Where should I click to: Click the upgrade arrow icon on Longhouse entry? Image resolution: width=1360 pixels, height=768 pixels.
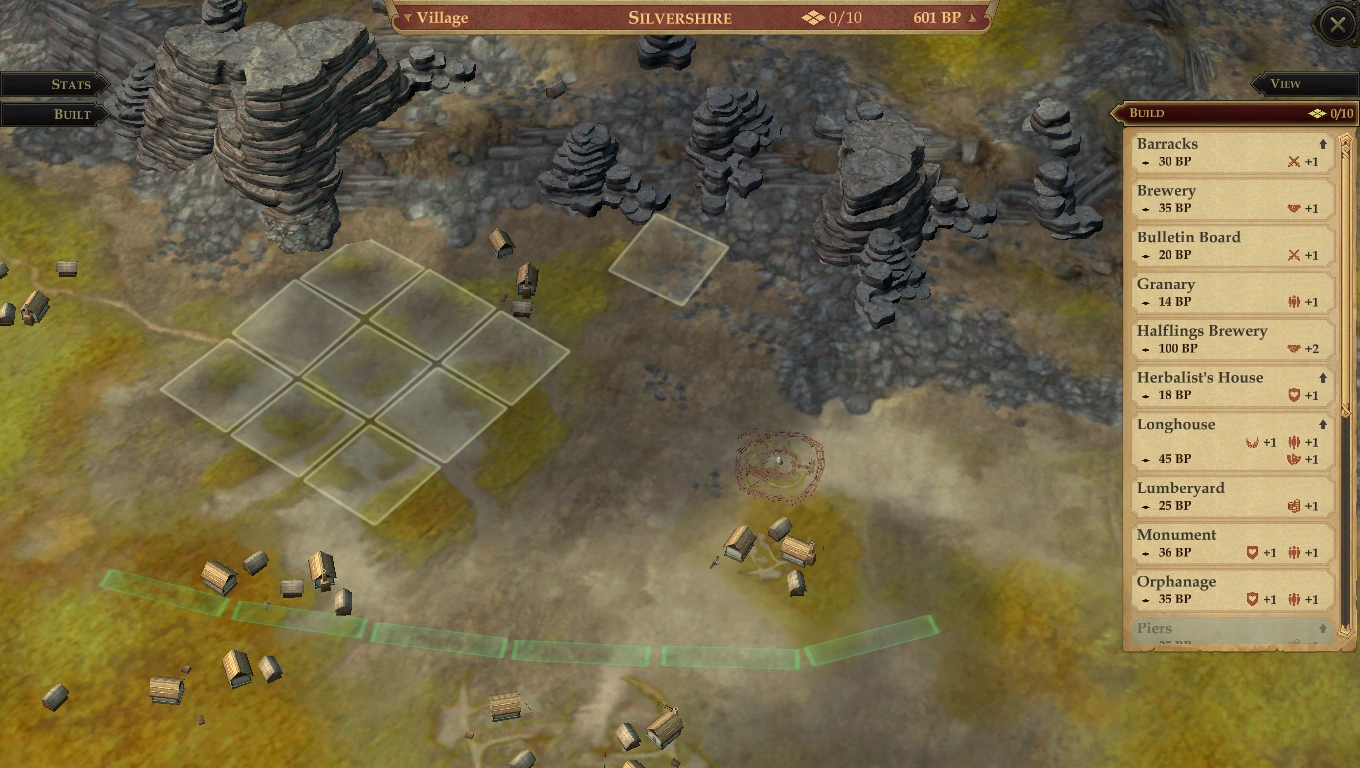[x=1321, y=424]
